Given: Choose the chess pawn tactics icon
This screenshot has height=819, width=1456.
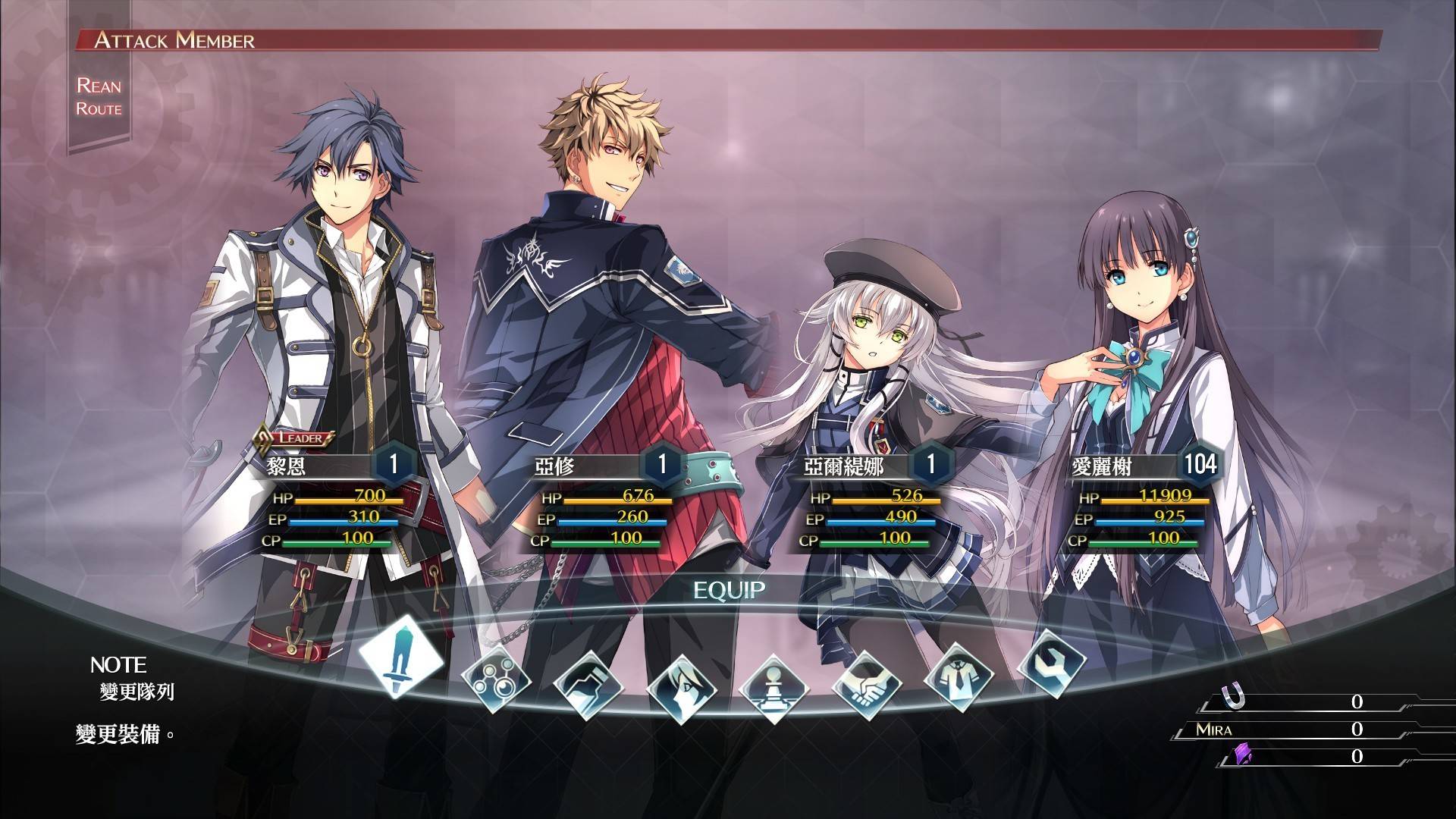Looking at the screenshot, I should pos(773,689).
